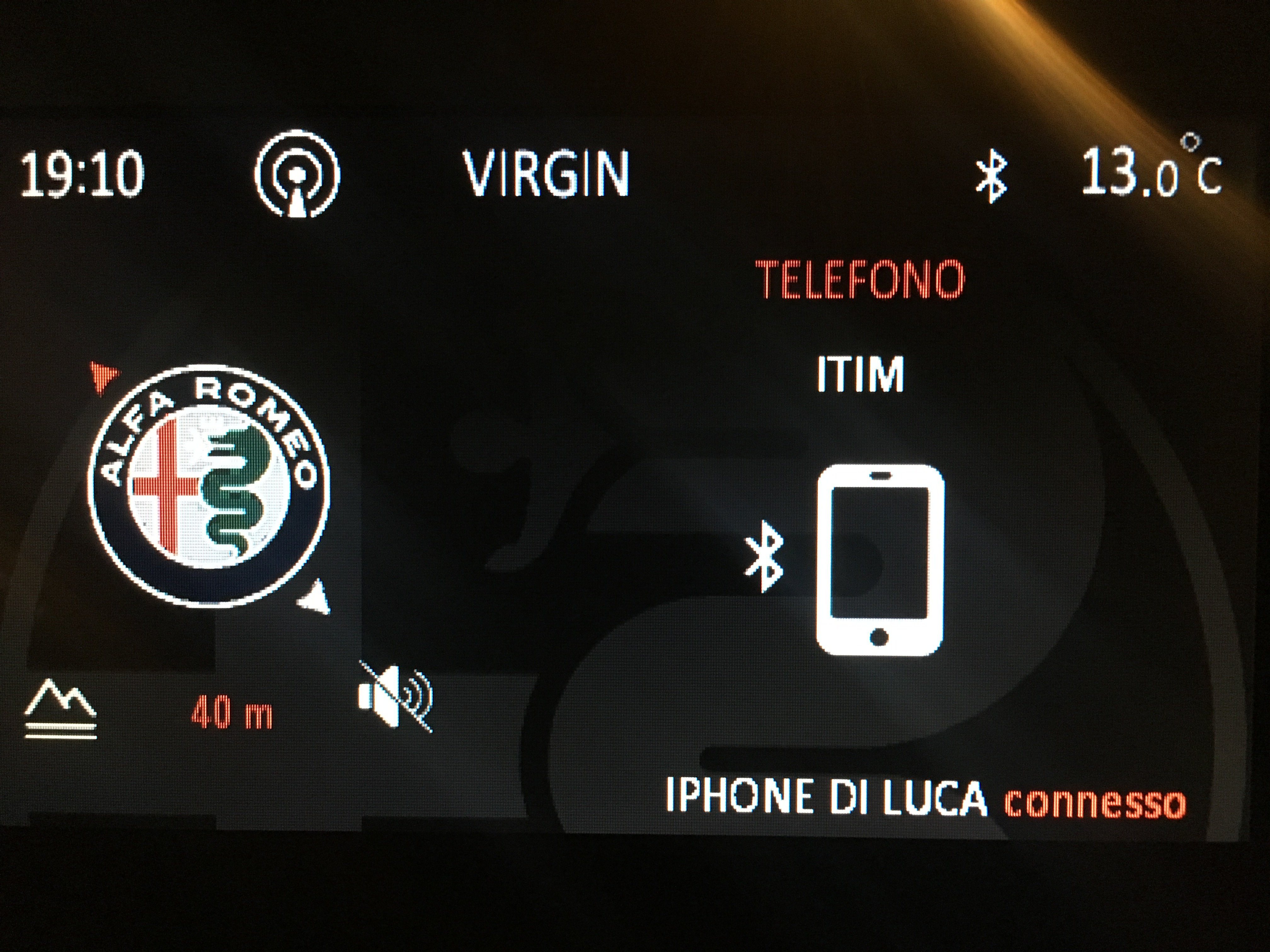Open the Bluetooth status icon beside the temperature

pyautogui.click(x=992, y=178)
